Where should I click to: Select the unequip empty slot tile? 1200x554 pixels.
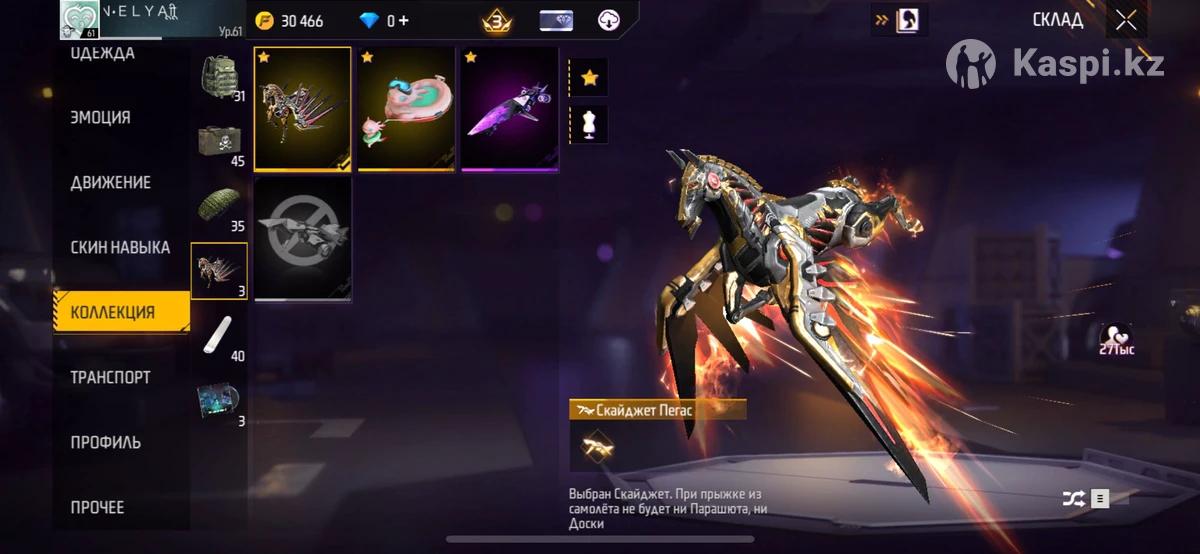[x=302, y=238]
